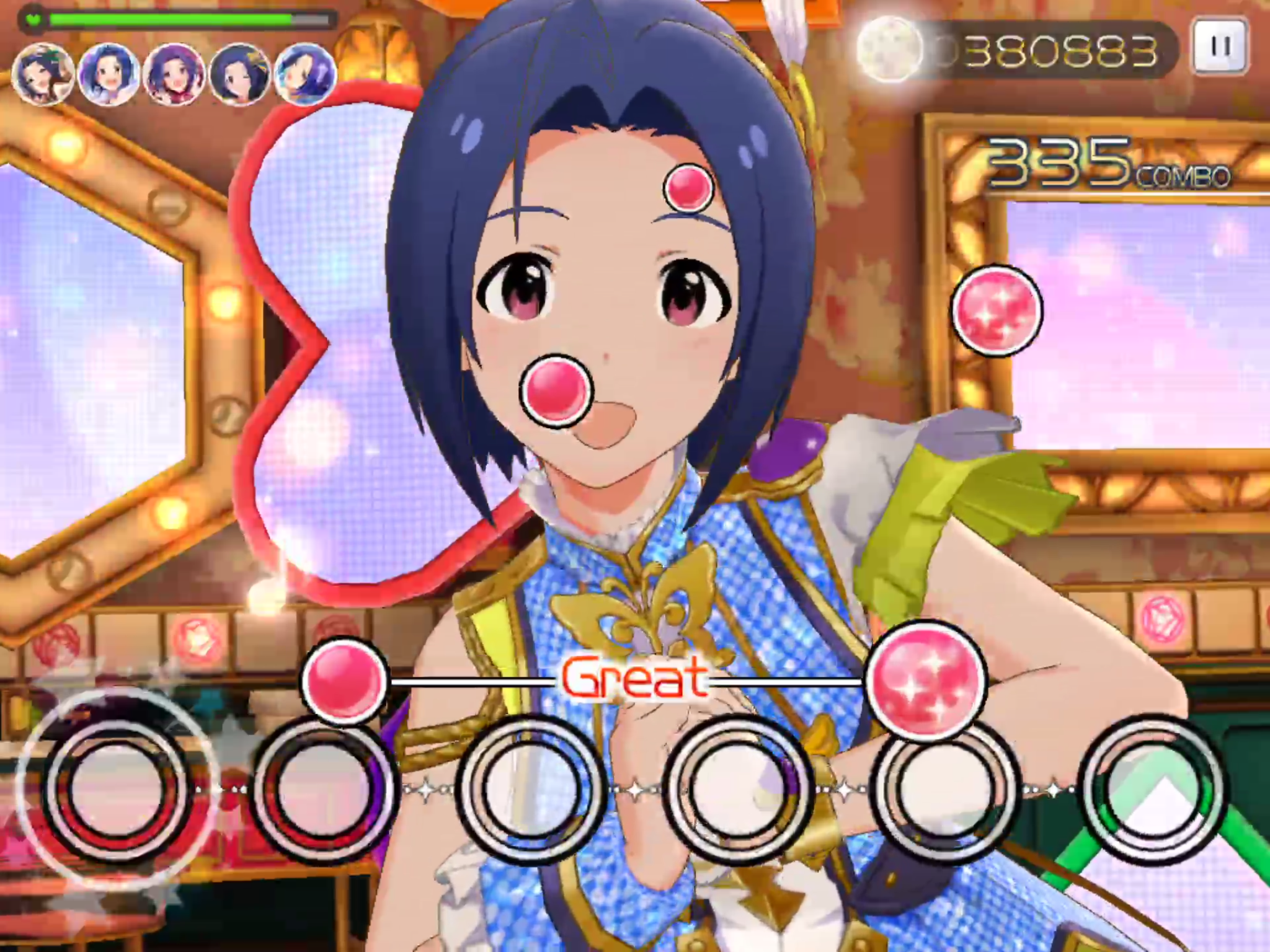Tap the sparkly note below the combo counter
1270x952 pixels.
tap(997, 311)
